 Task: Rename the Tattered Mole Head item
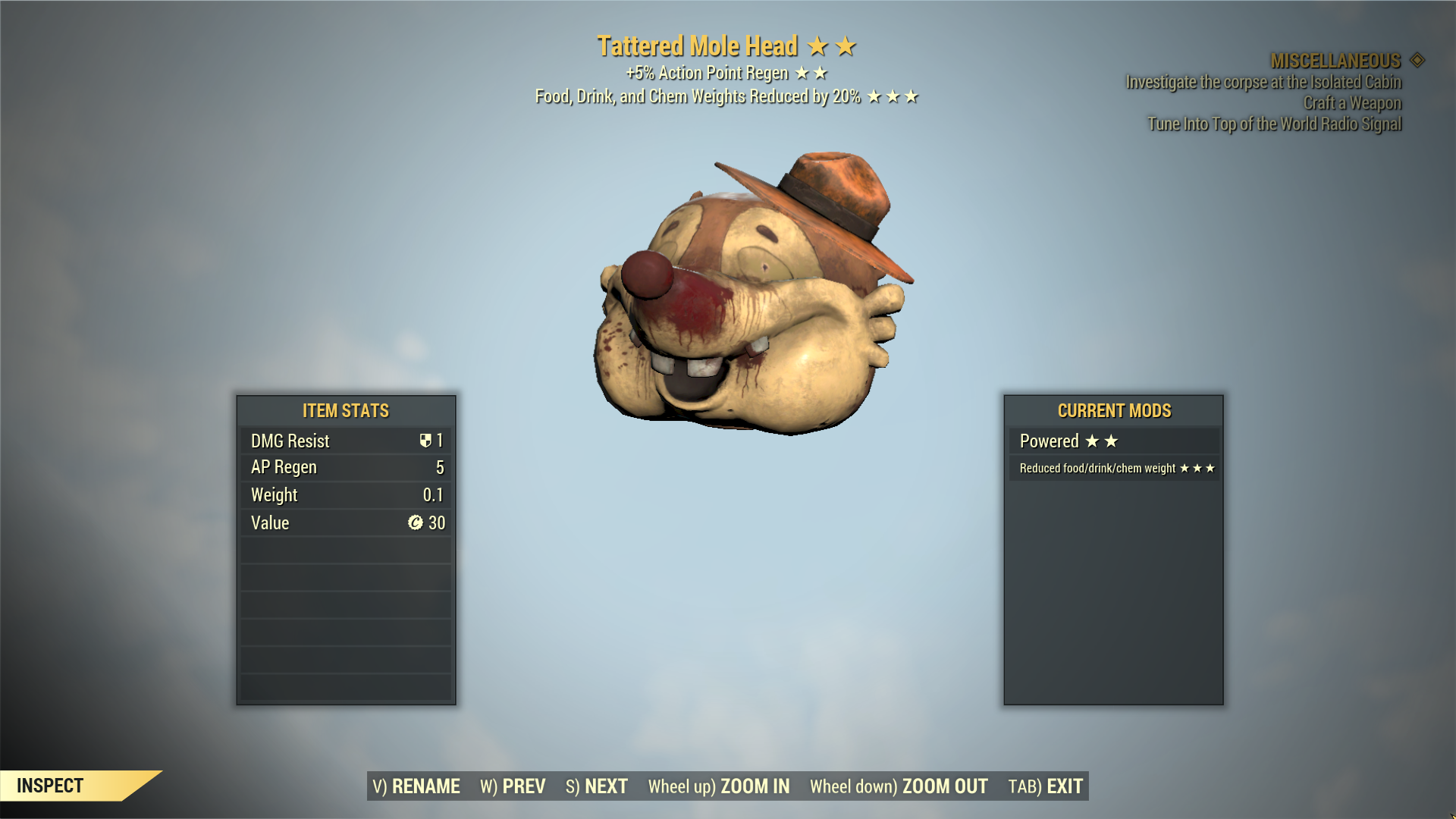click(x=416, y=786)
